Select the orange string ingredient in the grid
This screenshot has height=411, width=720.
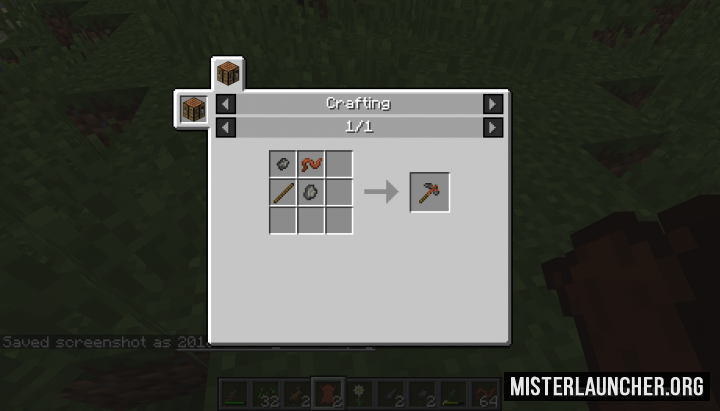coord(311,165)
